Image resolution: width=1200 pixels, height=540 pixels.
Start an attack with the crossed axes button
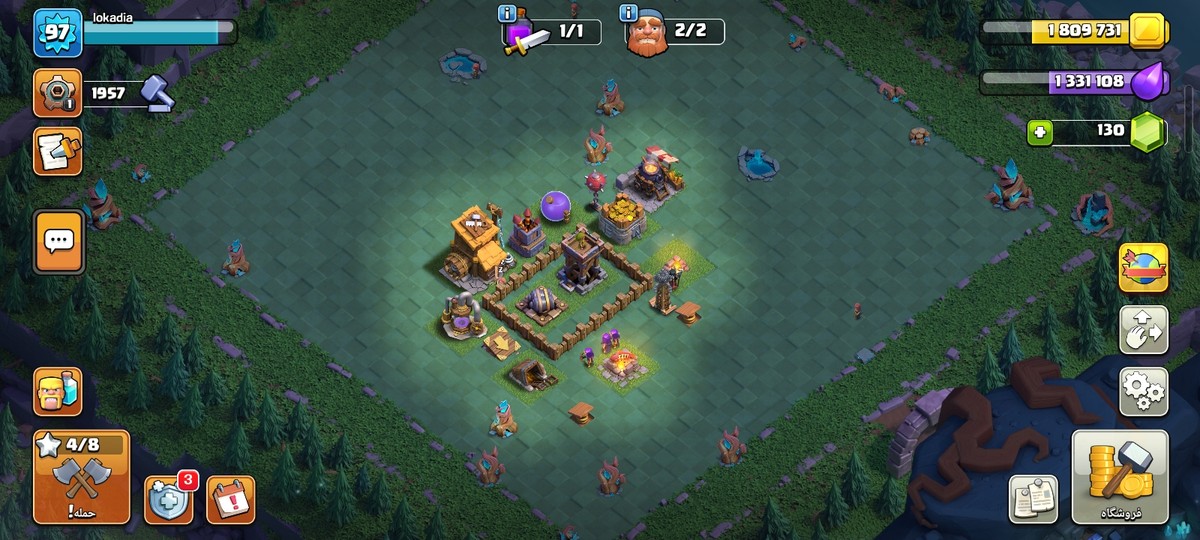(x=81, y=477)
